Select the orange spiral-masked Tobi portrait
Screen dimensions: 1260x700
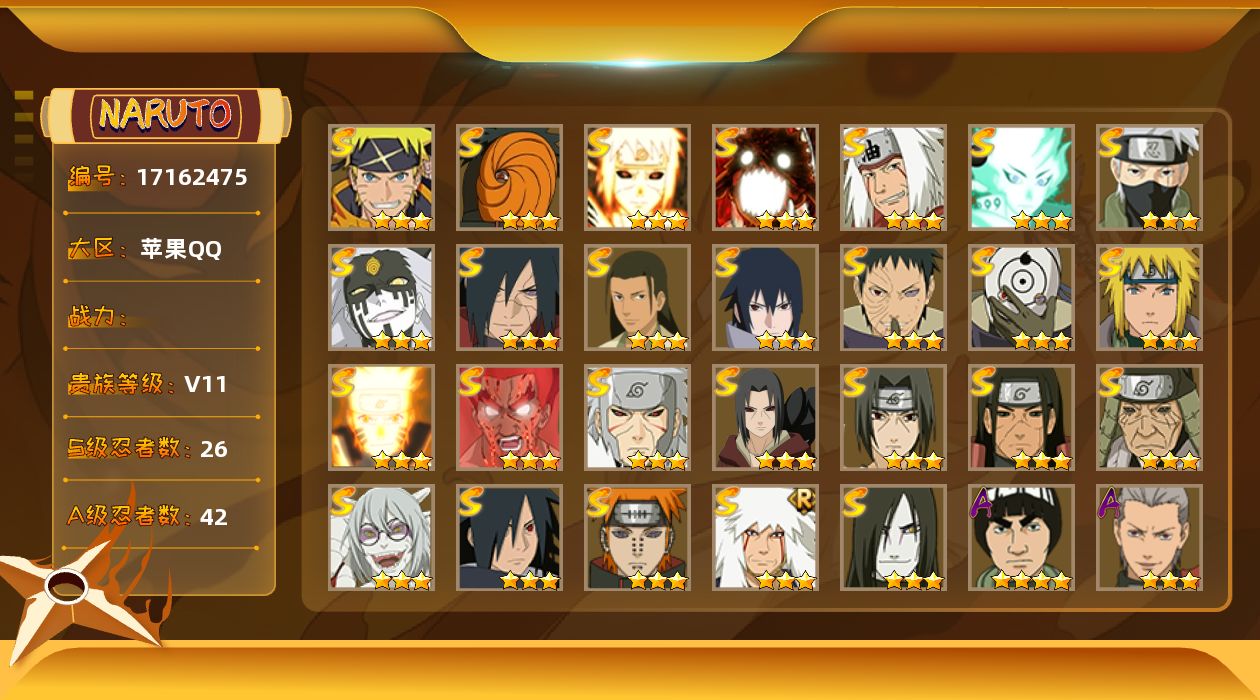click(x=509, y=177)
